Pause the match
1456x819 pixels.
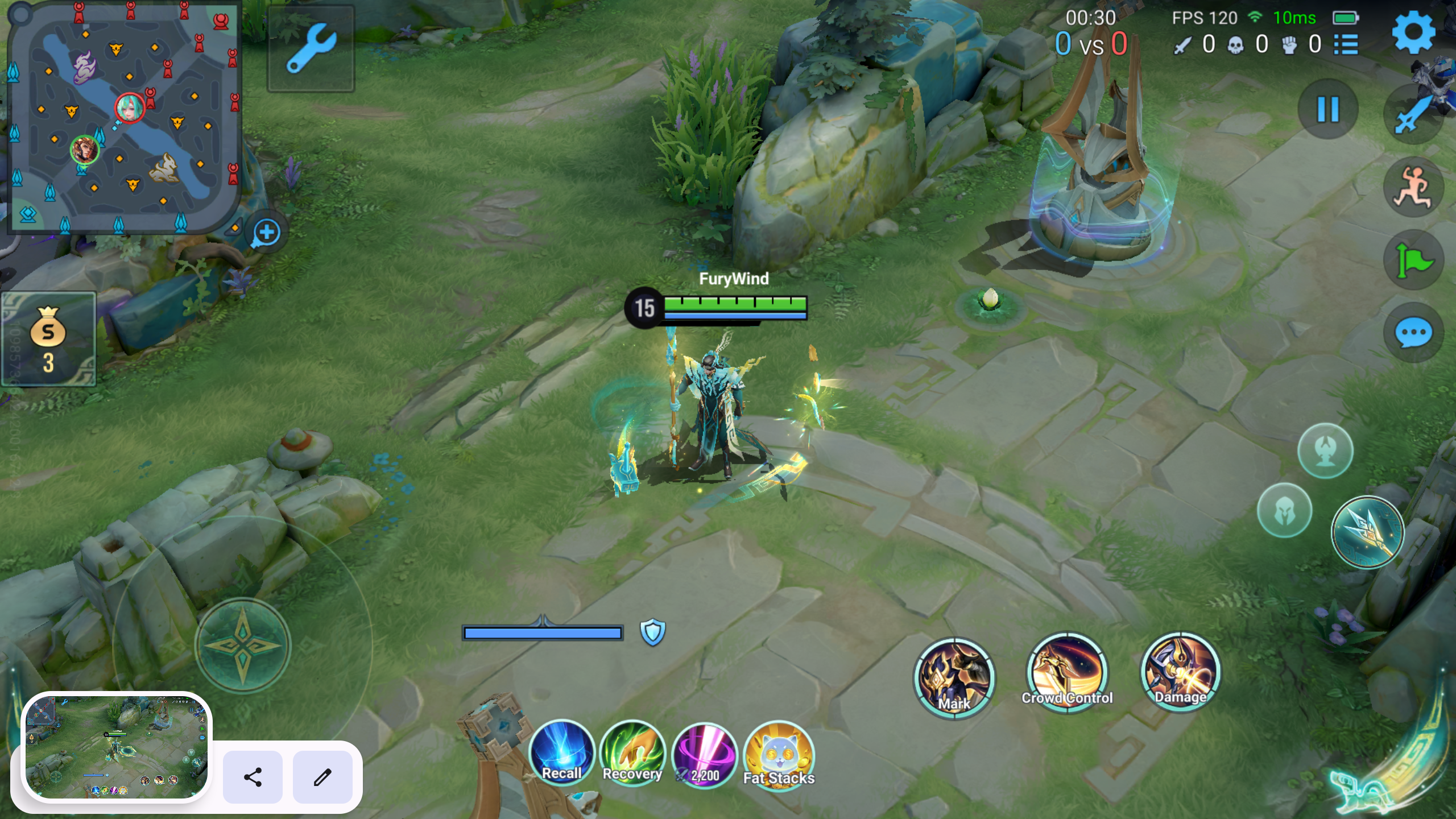[1328, 109]
